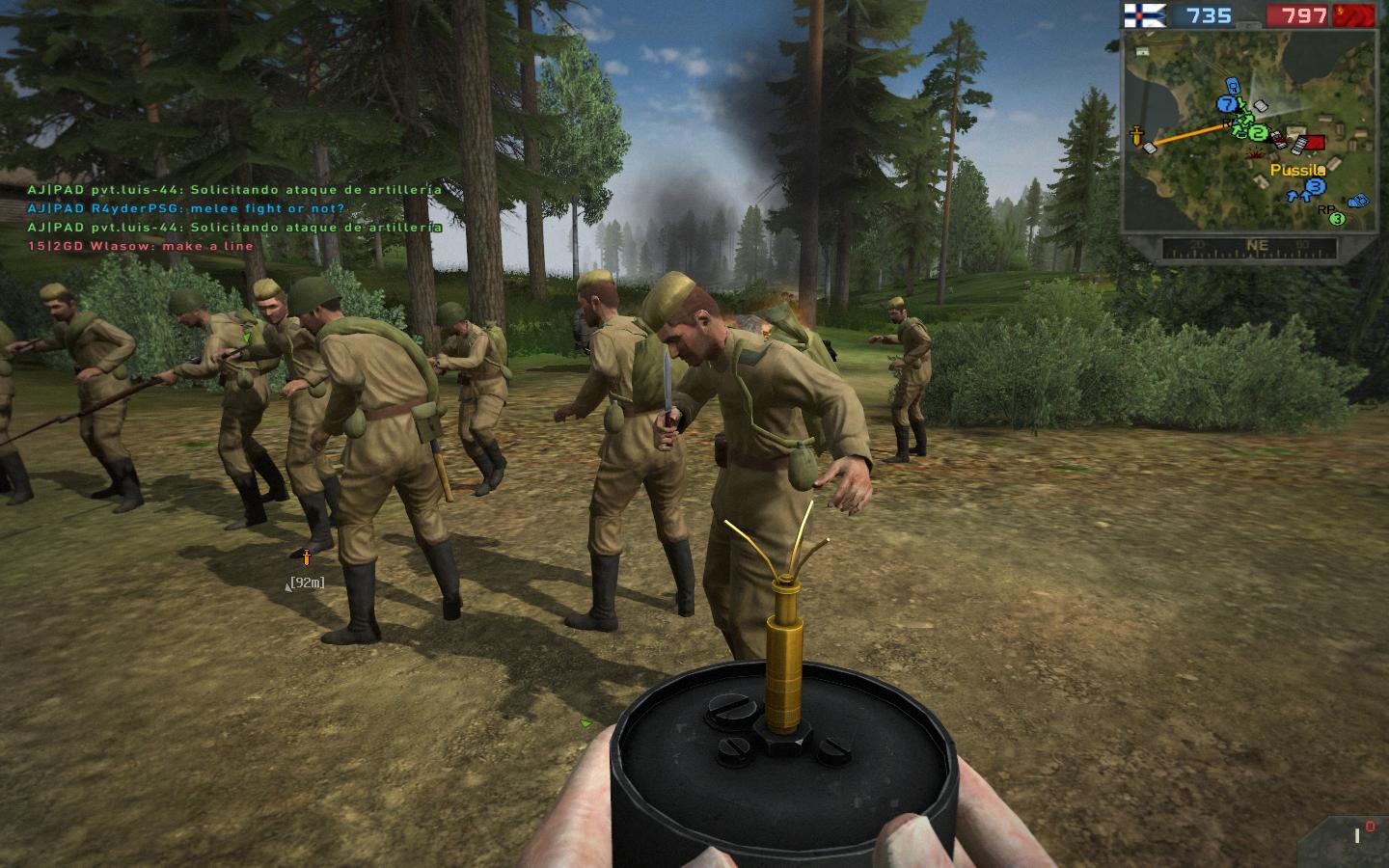The image size is (1389, 868).
Task: Click R4yderPSG's "melee fight or not?" chat line
Action: 186,208
